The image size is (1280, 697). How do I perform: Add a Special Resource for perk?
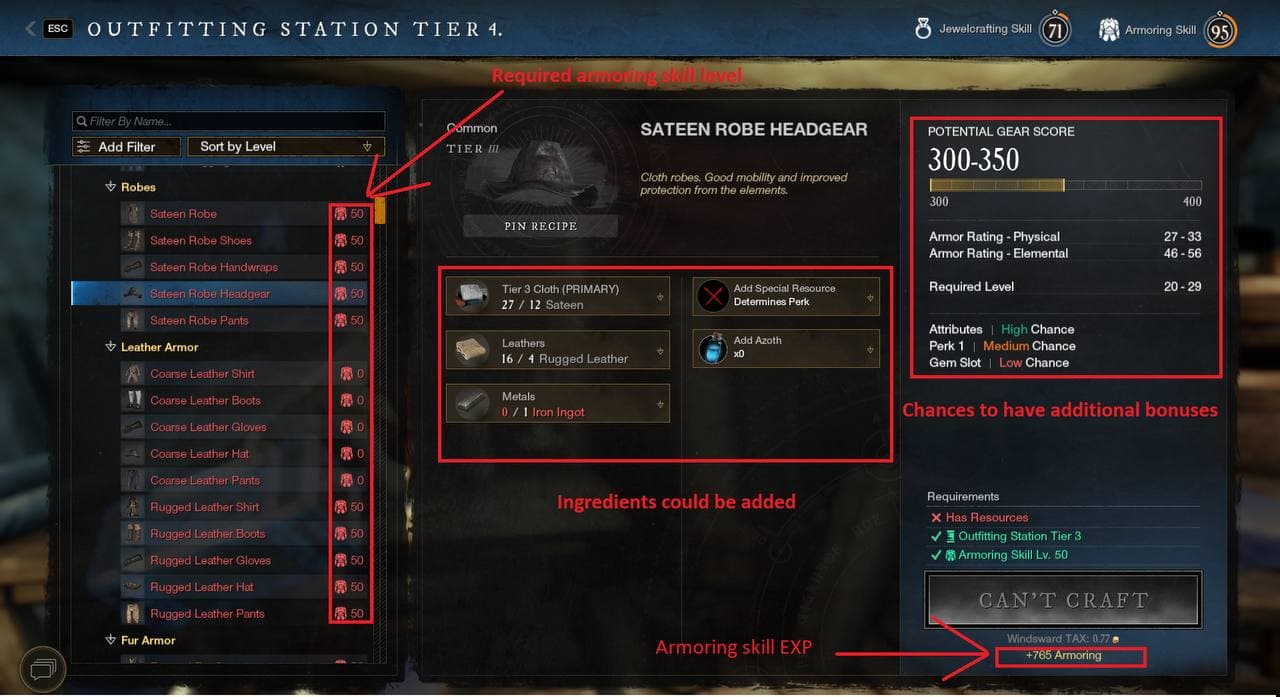[786, 296]
